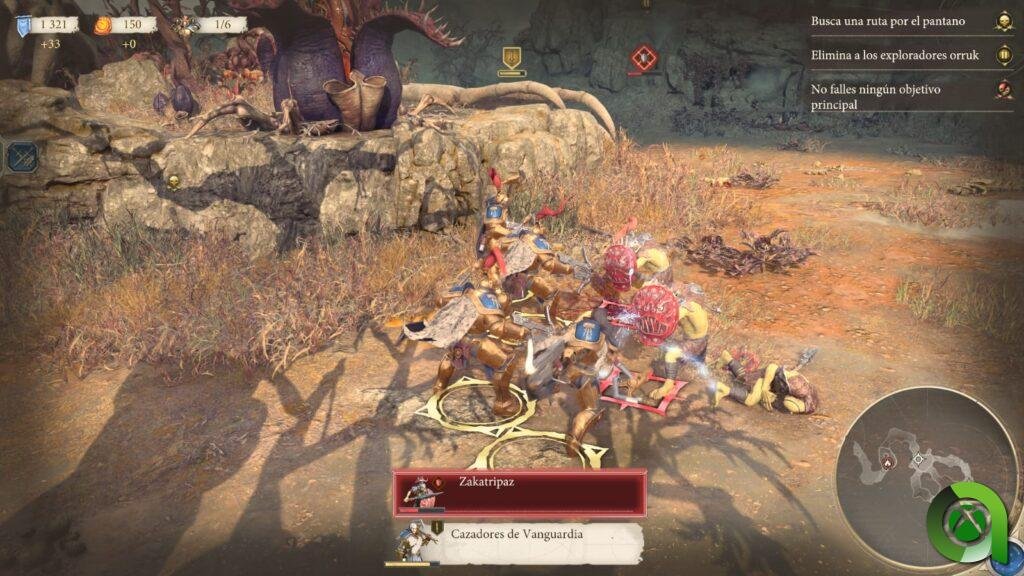Click the unit population counter icon

[185, 25]
